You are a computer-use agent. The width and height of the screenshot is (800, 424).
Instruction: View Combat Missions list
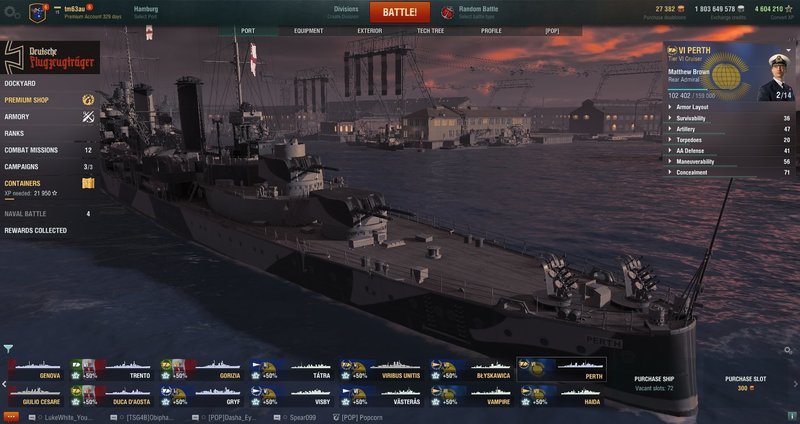point(31,150)
